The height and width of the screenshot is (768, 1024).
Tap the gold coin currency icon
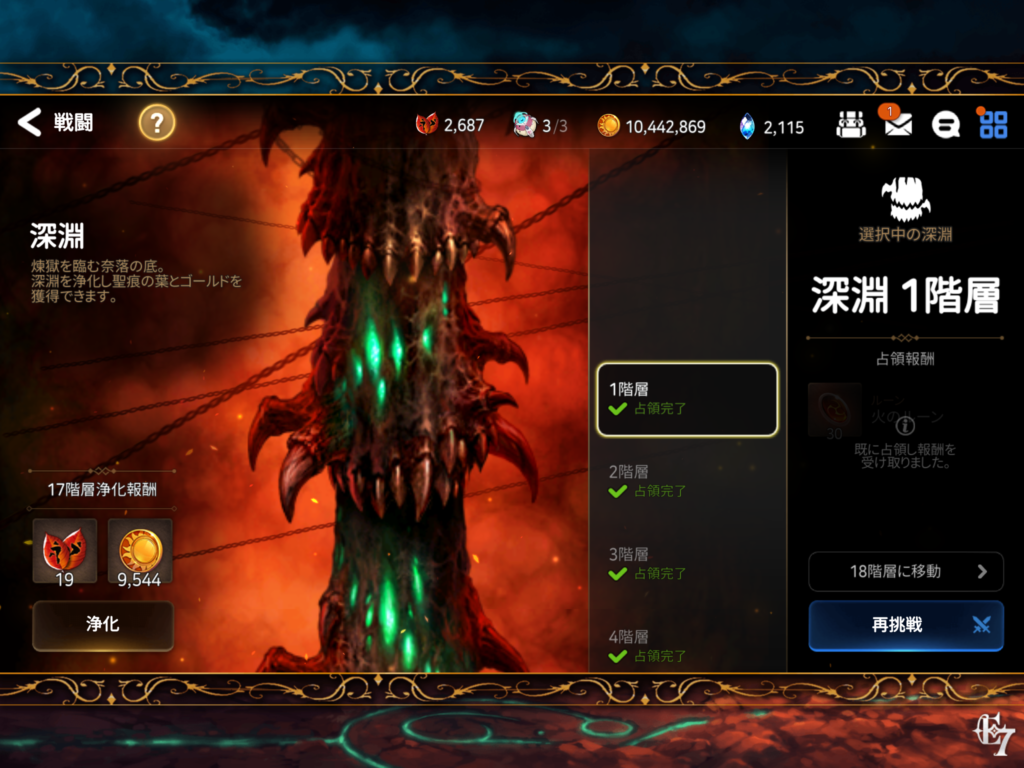(x=608, y=125)
